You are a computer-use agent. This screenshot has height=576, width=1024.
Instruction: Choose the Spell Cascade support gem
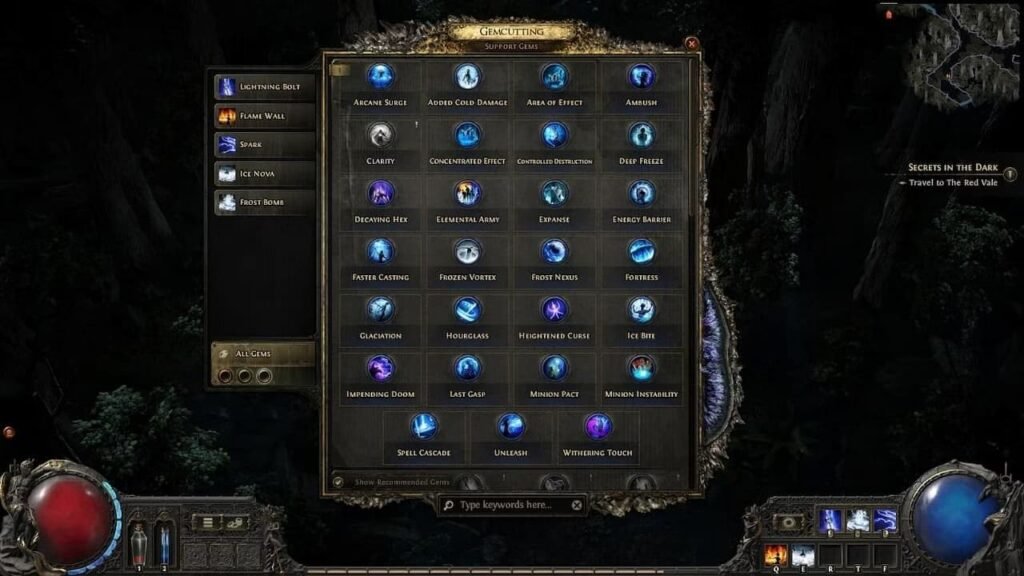click(x=424, y=427)
